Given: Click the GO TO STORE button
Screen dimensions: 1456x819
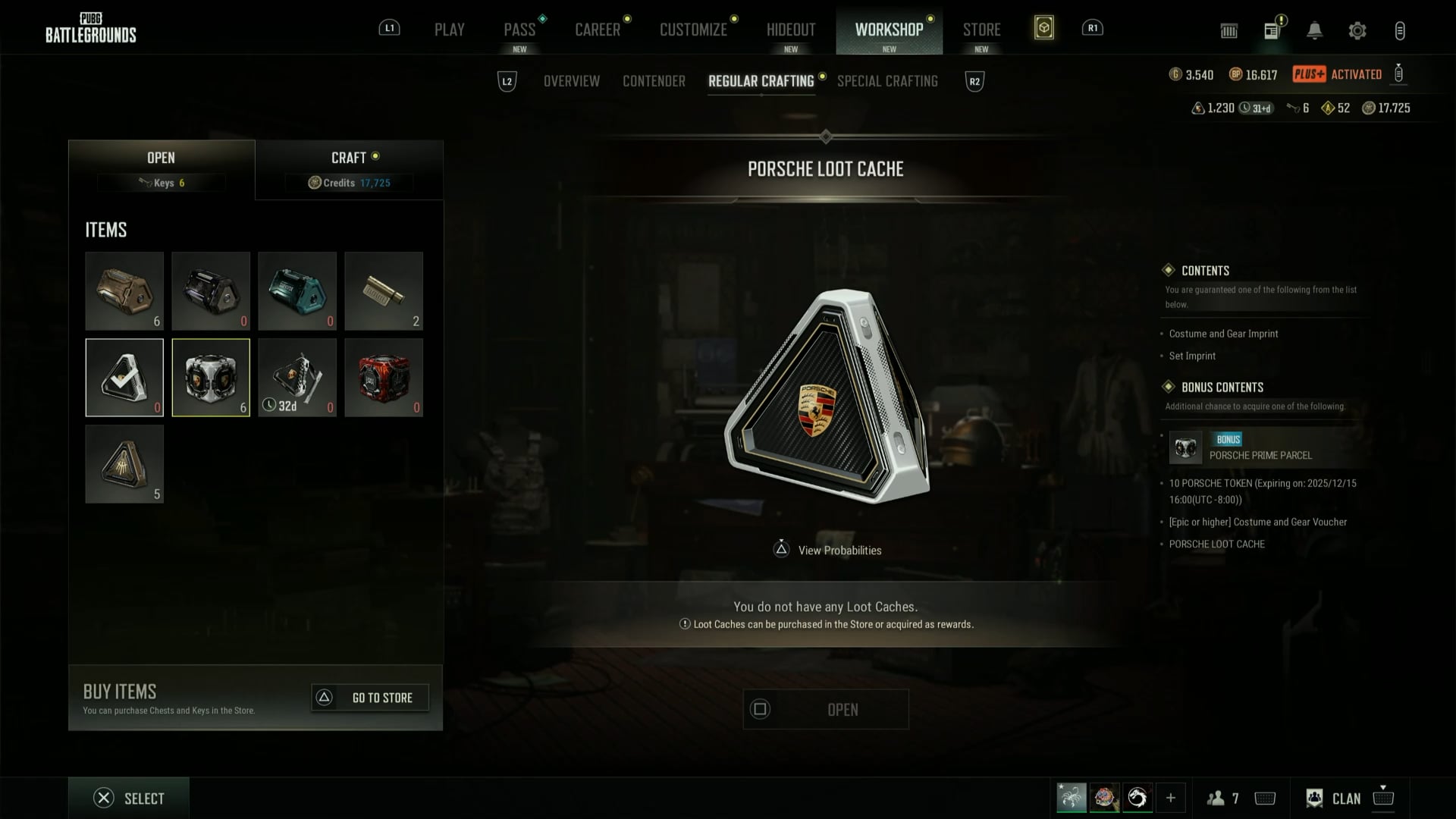Looking at the screenshot, I should (370, 698).
